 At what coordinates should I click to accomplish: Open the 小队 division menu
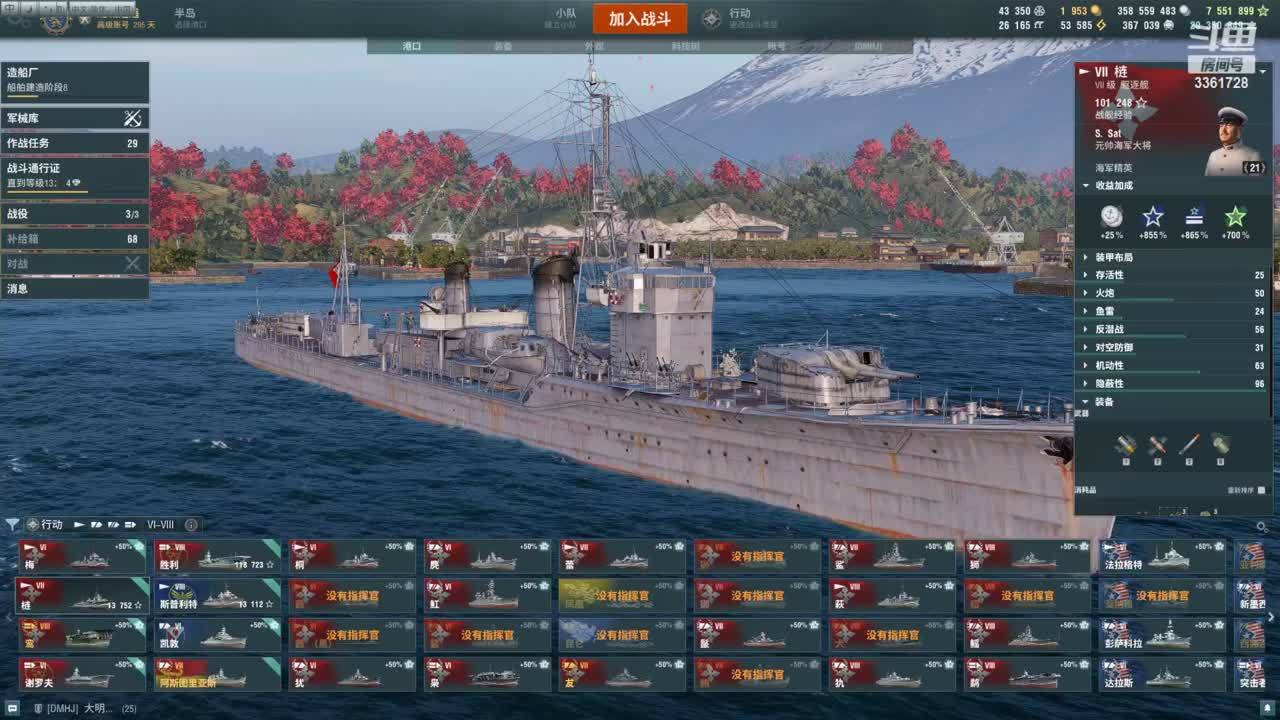(x=566, y=18)
